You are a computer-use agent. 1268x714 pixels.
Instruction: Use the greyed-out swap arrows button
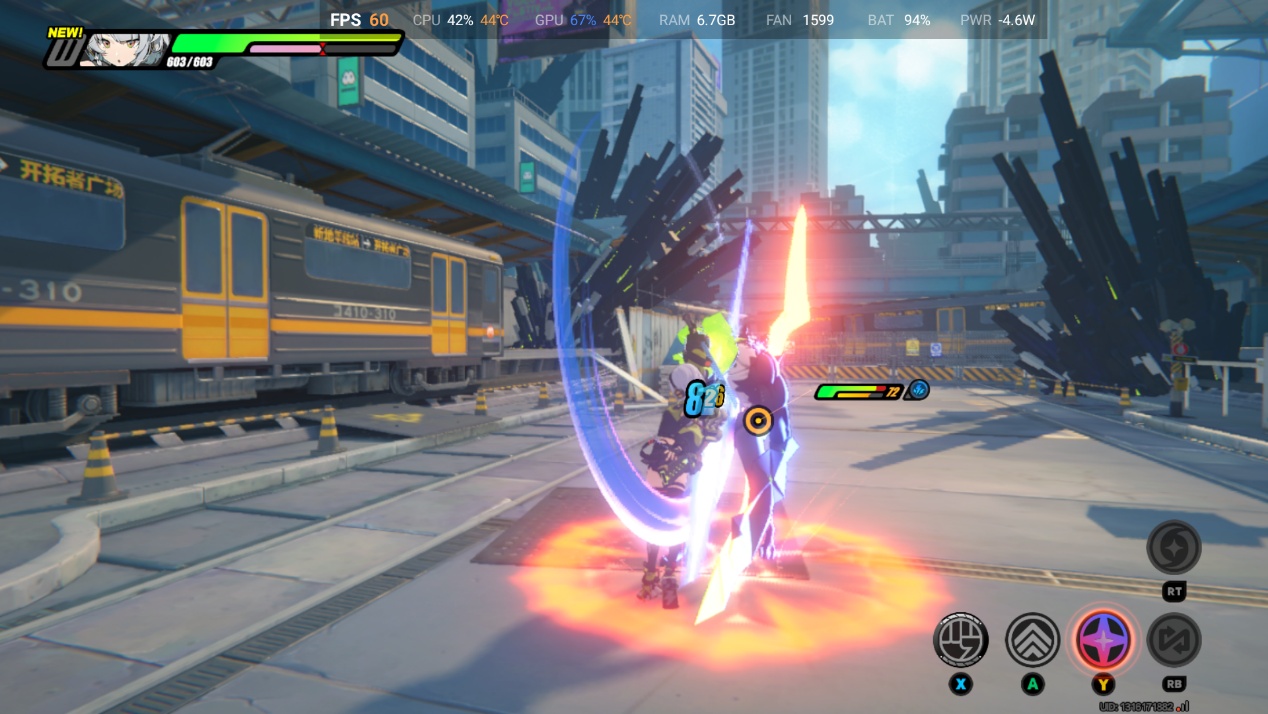point(1174,640)
